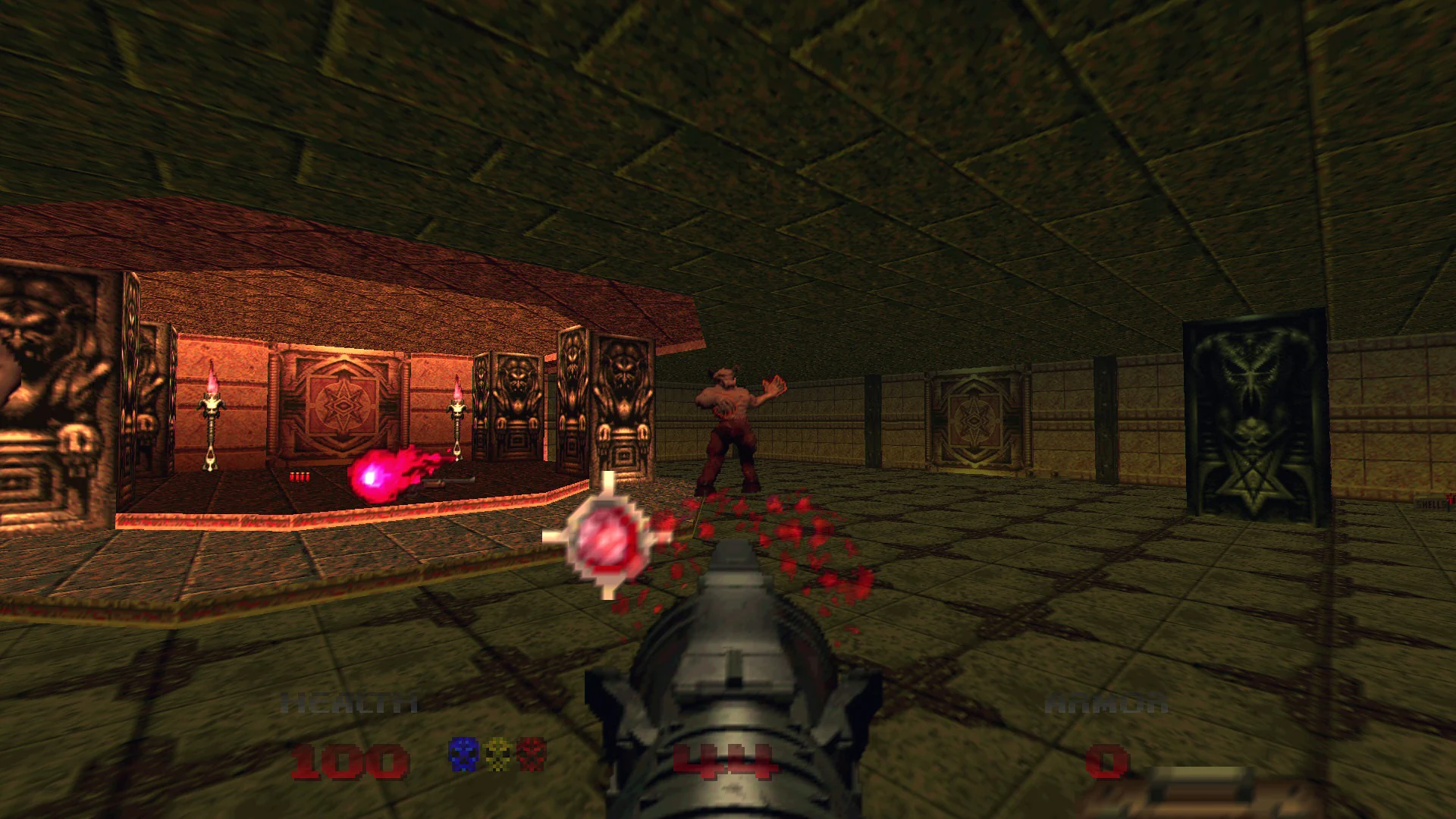Image resolution: width=1456 pixels, height=819 pixels.
Task: Click the HEALTH label in the HUD
Action: [349, 701]
